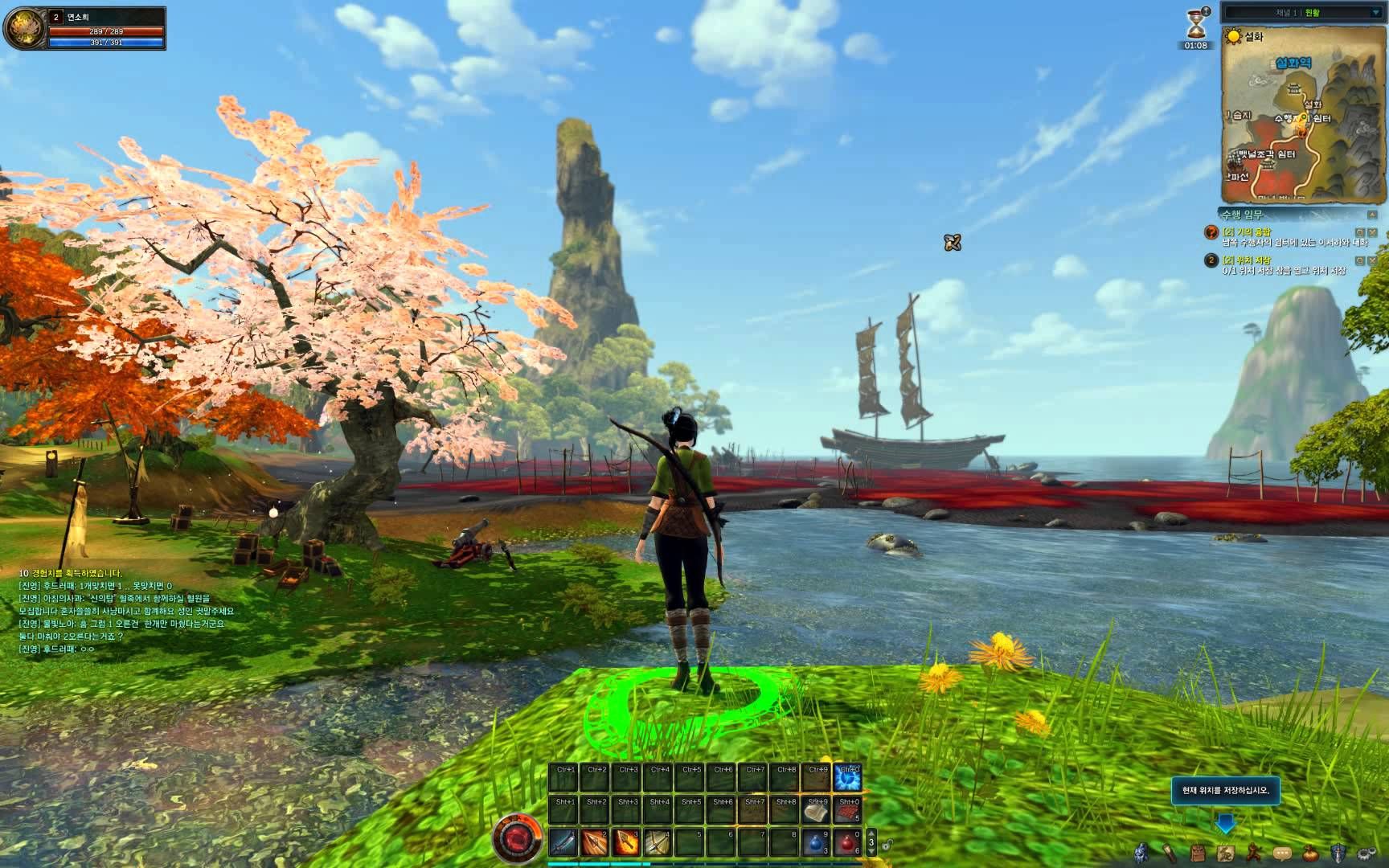
Task: Click the player character portrait
Action: [24, 27]
